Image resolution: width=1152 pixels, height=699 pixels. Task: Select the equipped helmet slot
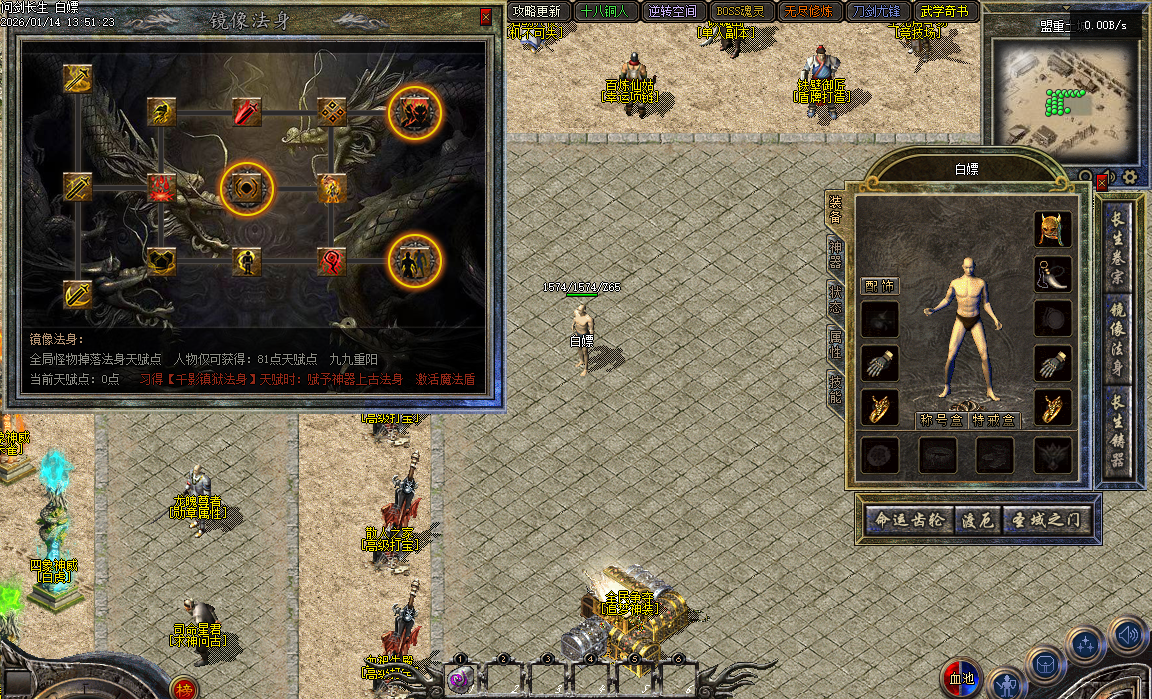1053,229
